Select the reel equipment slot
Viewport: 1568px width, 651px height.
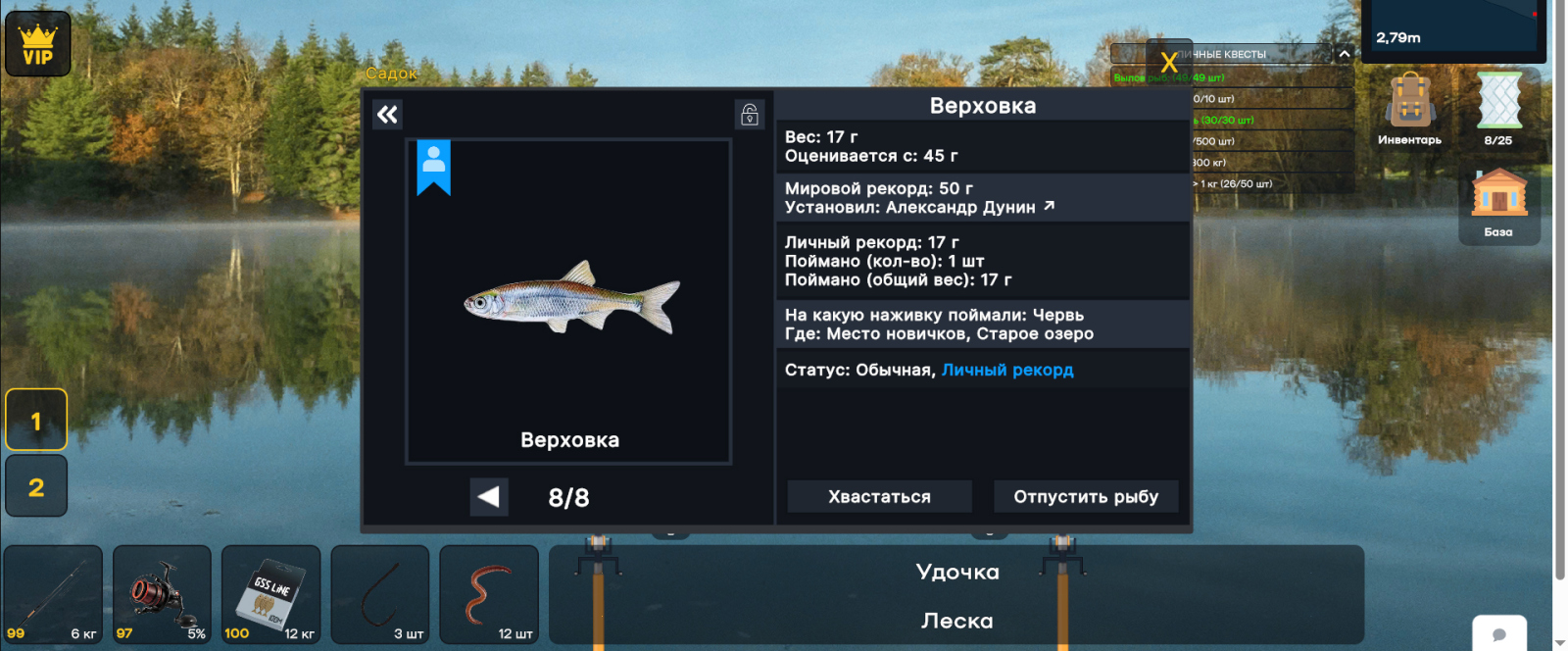[x=162, y=594]
